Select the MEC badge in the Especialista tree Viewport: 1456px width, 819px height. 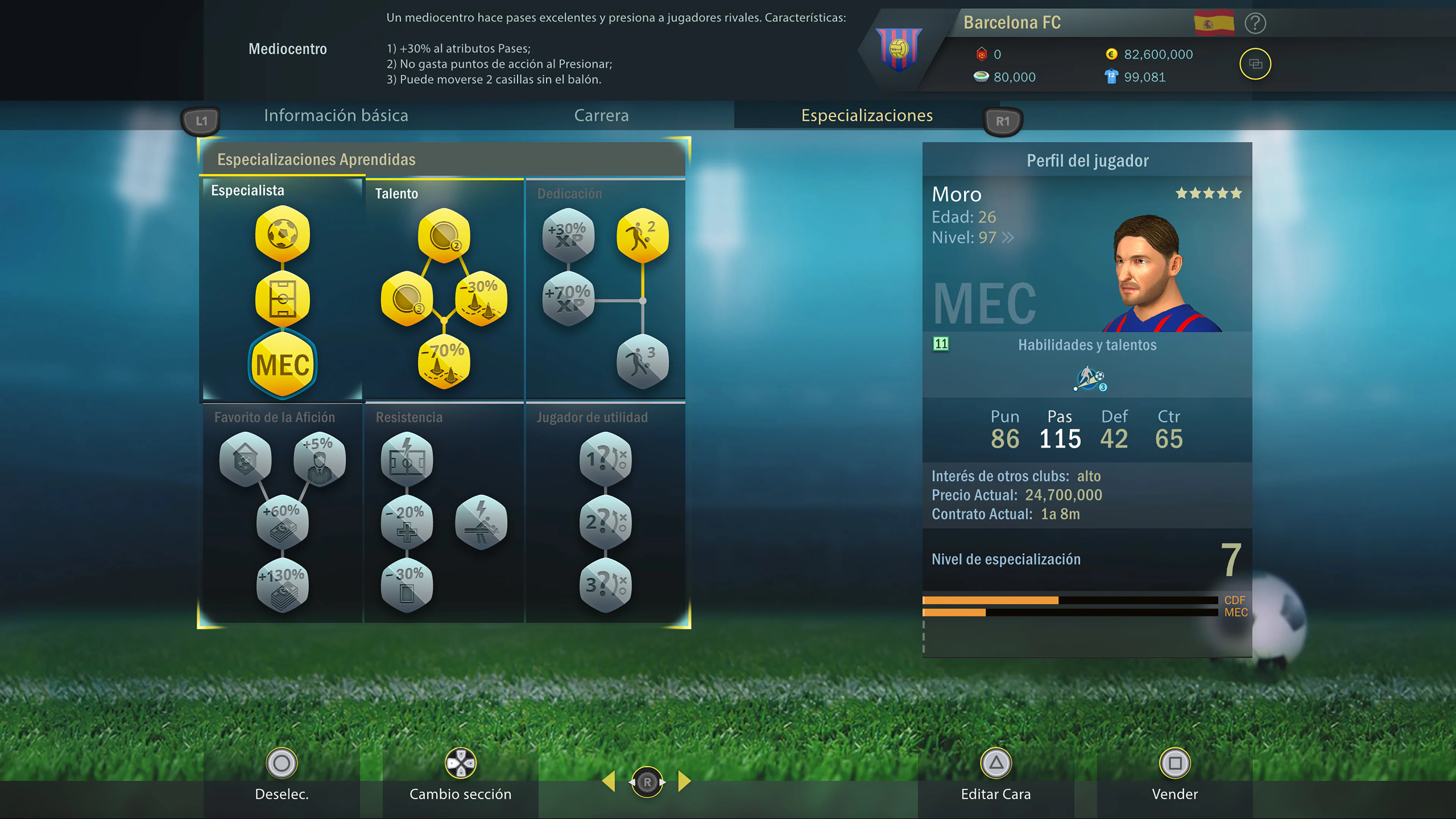tap(282, 365)
